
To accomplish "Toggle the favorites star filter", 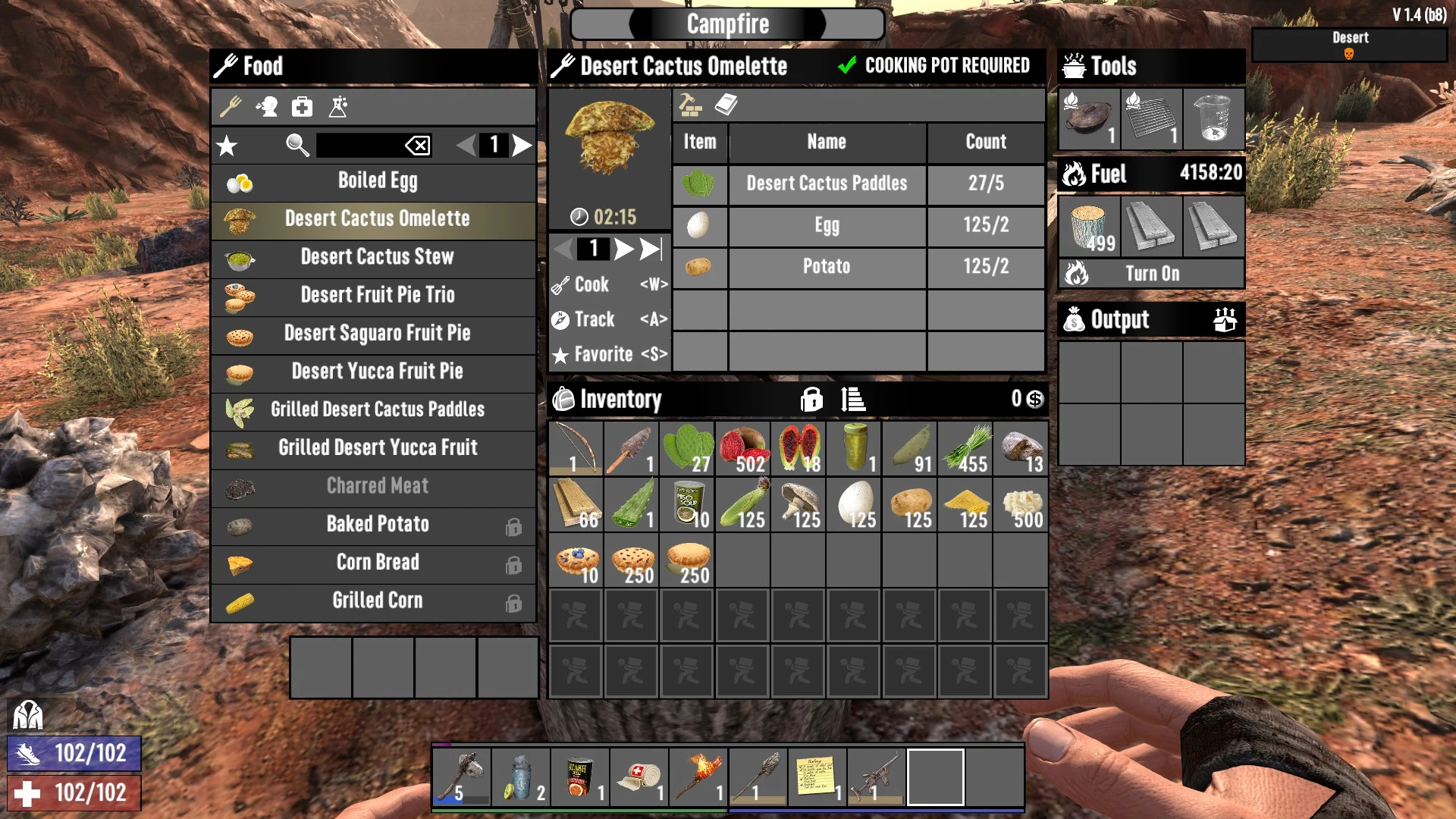I will tap(227, 145).
